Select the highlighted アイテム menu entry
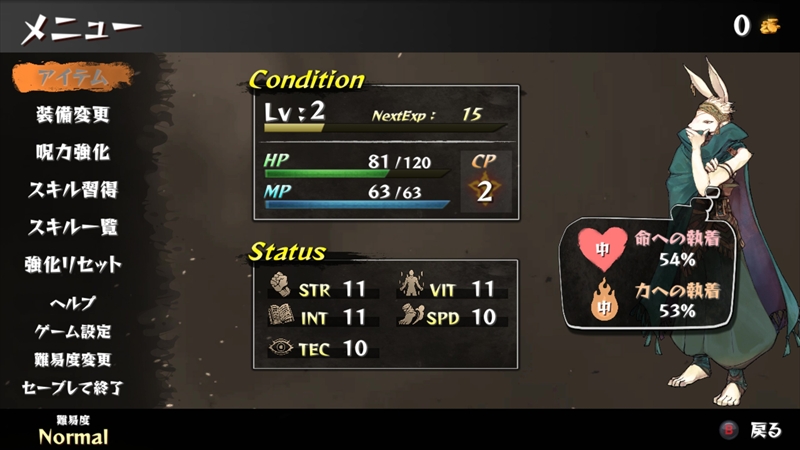800x450 pixels. 73,77
